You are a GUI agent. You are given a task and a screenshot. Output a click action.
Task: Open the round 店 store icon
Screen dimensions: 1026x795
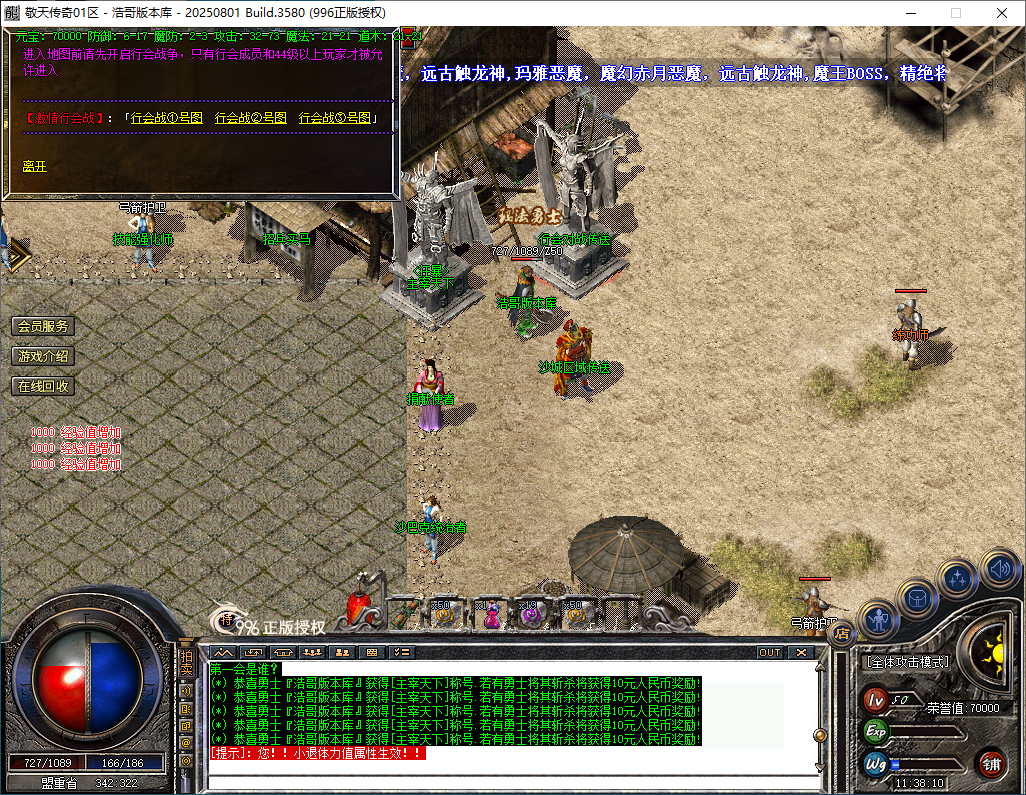[x=842, y=632]
